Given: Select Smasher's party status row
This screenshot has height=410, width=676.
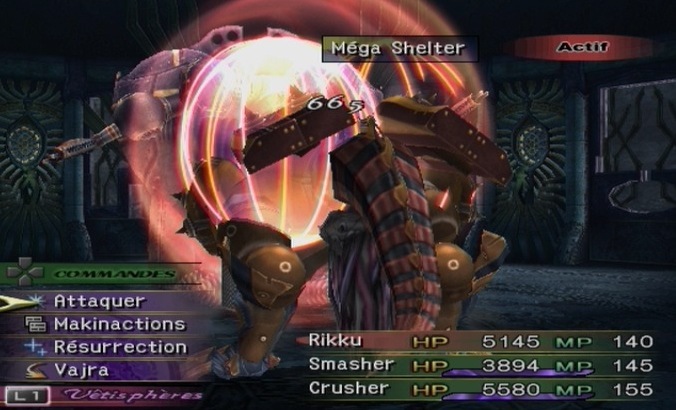Looking at the screenshot, I should coord(480,365).
